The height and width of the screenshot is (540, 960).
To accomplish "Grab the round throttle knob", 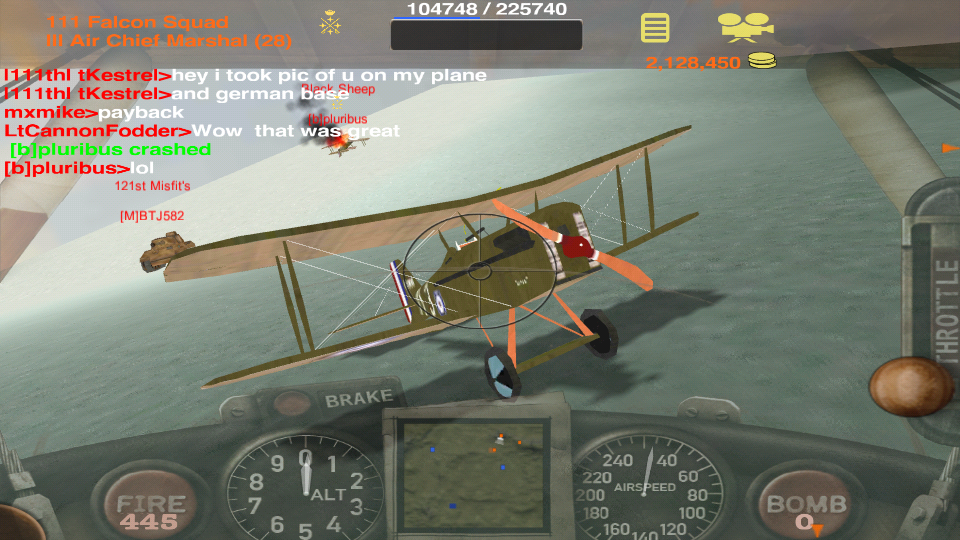I will (x=910, y=386).
